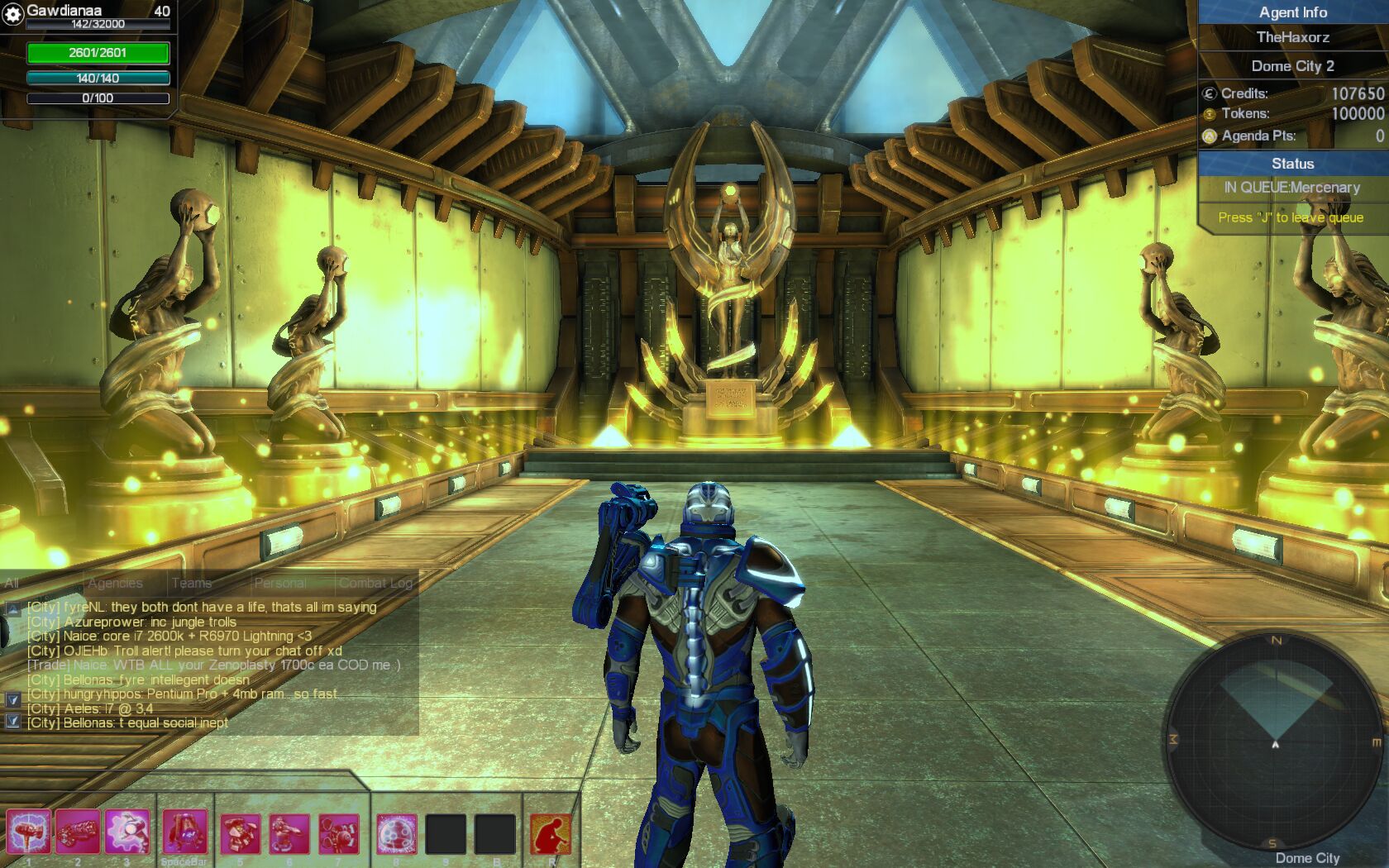Select the heavy gun weapon in slot 2

point(78,832)
